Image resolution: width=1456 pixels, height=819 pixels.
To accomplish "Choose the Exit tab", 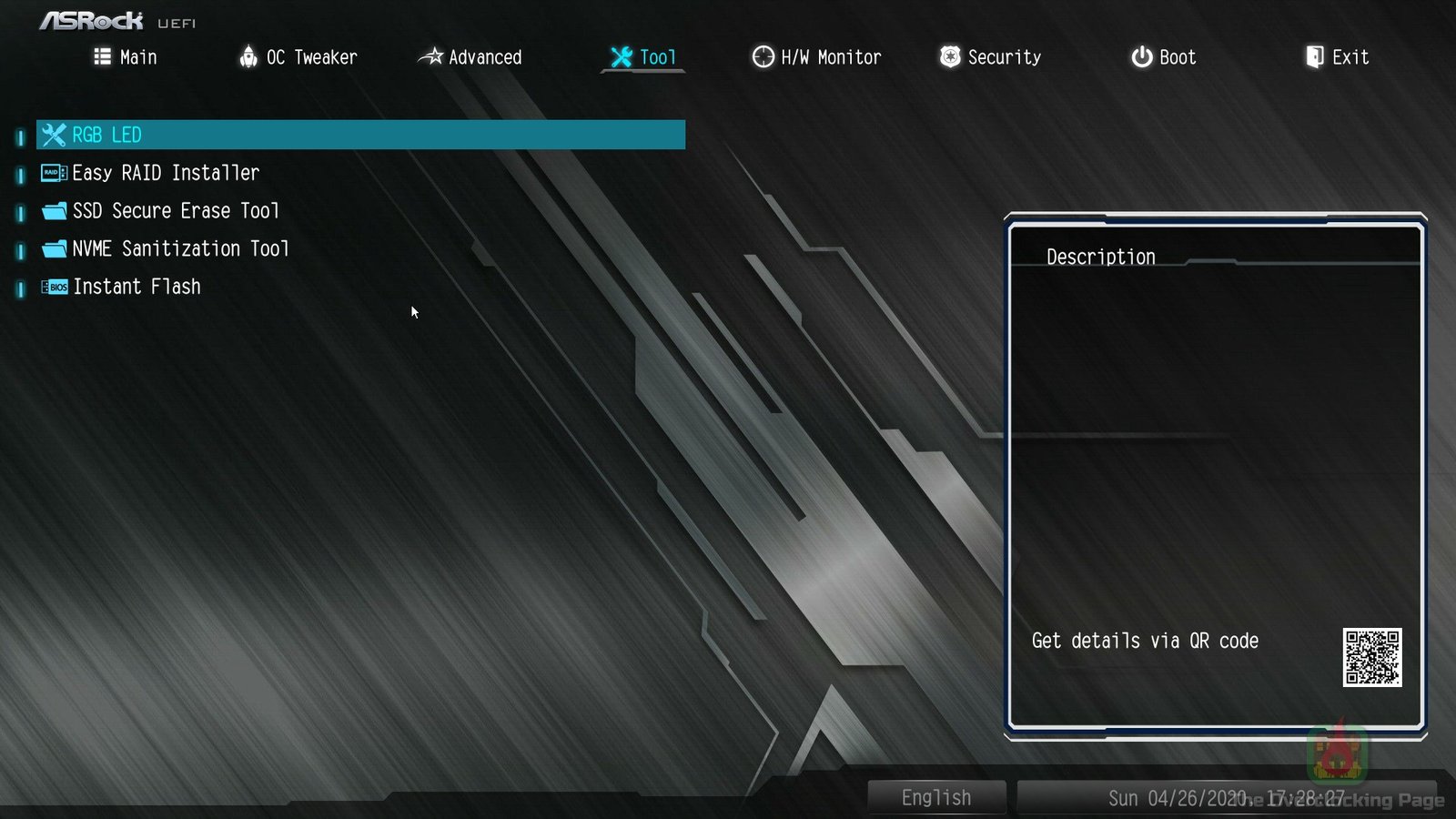I will click(x=1337, y=57).
